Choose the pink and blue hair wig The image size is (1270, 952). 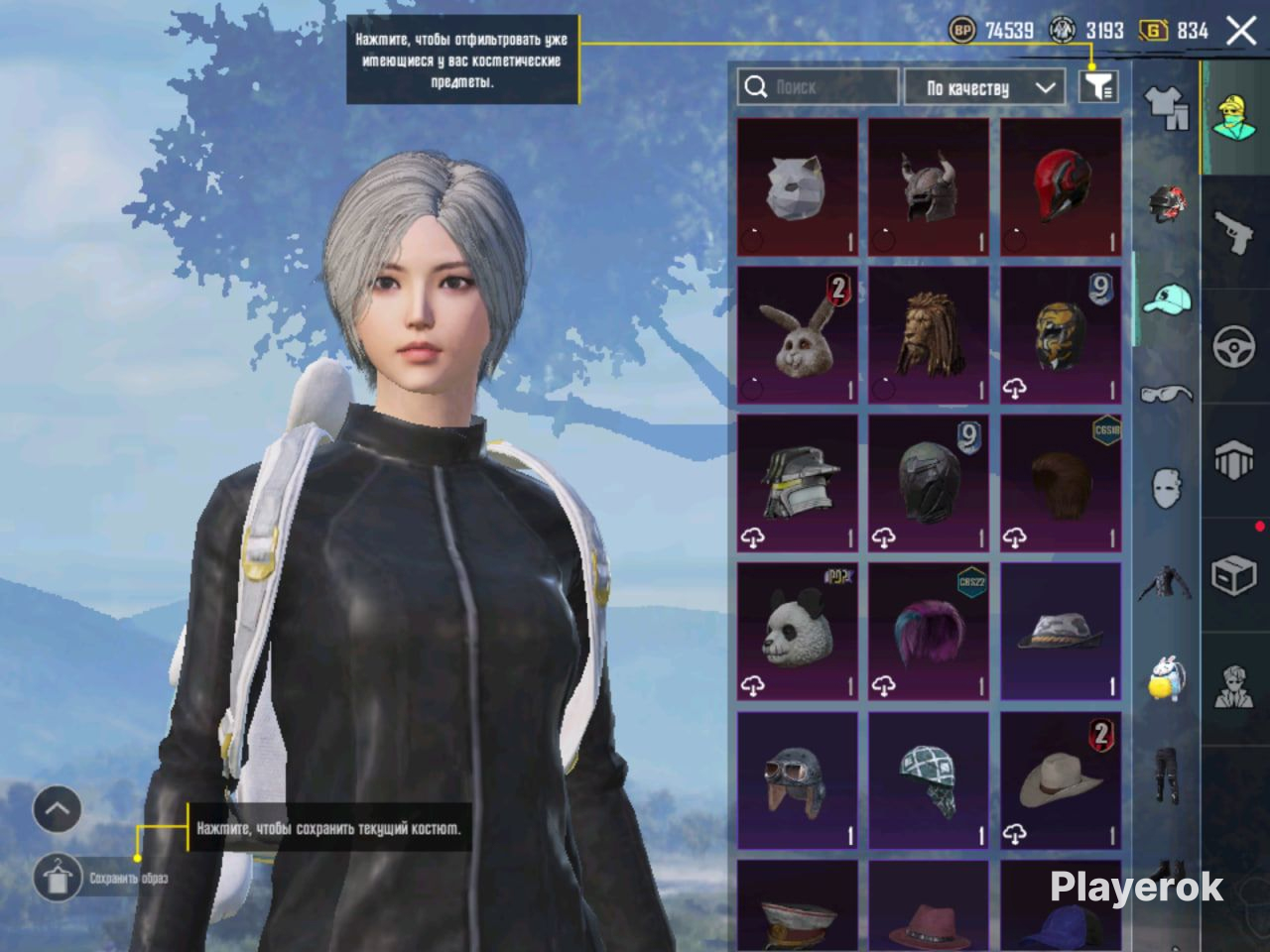(x=929, y=632)
